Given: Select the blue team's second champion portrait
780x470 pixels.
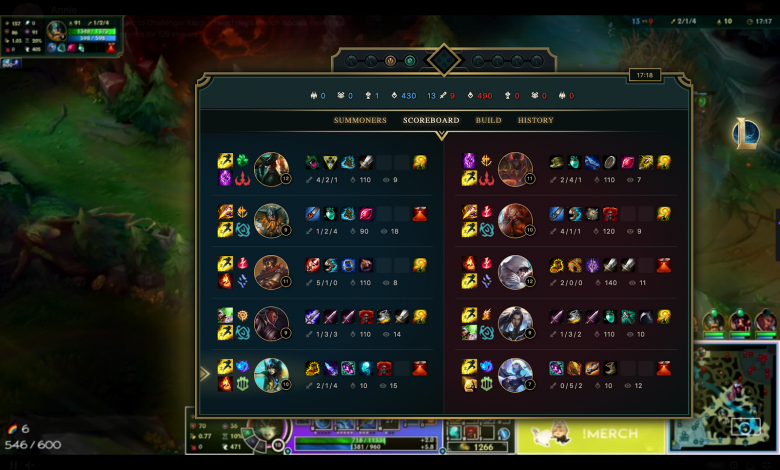Looking at the screenshot, I should (x=271, y=220).
